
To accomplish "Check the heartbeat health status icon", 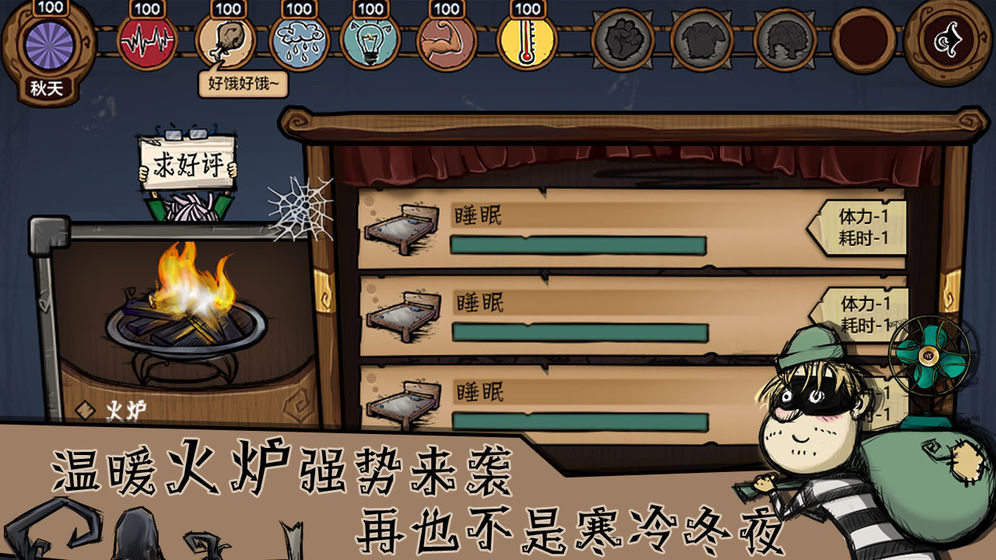I will pos(148,40).
